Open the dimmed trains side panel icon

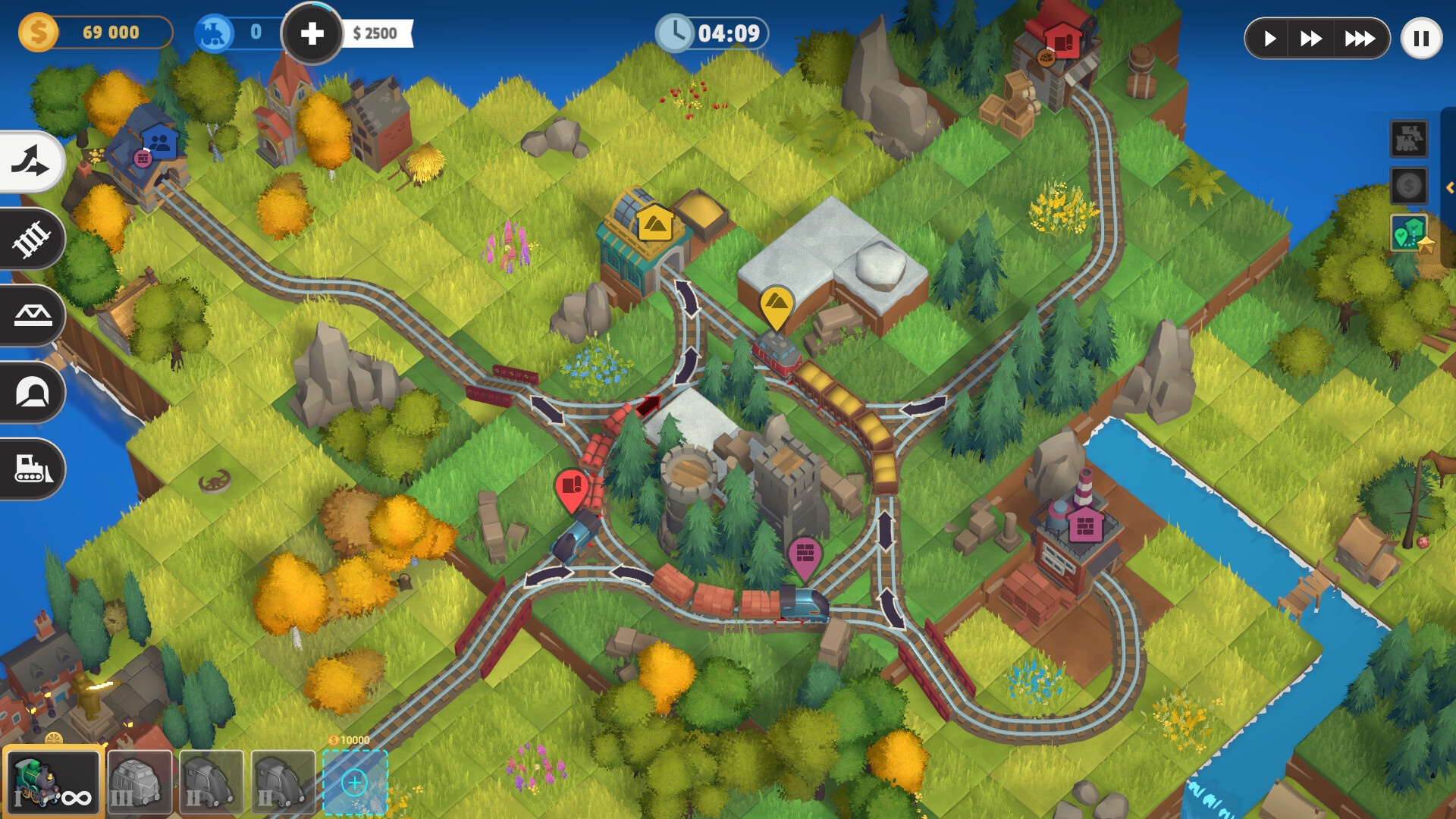(1408, 139)
